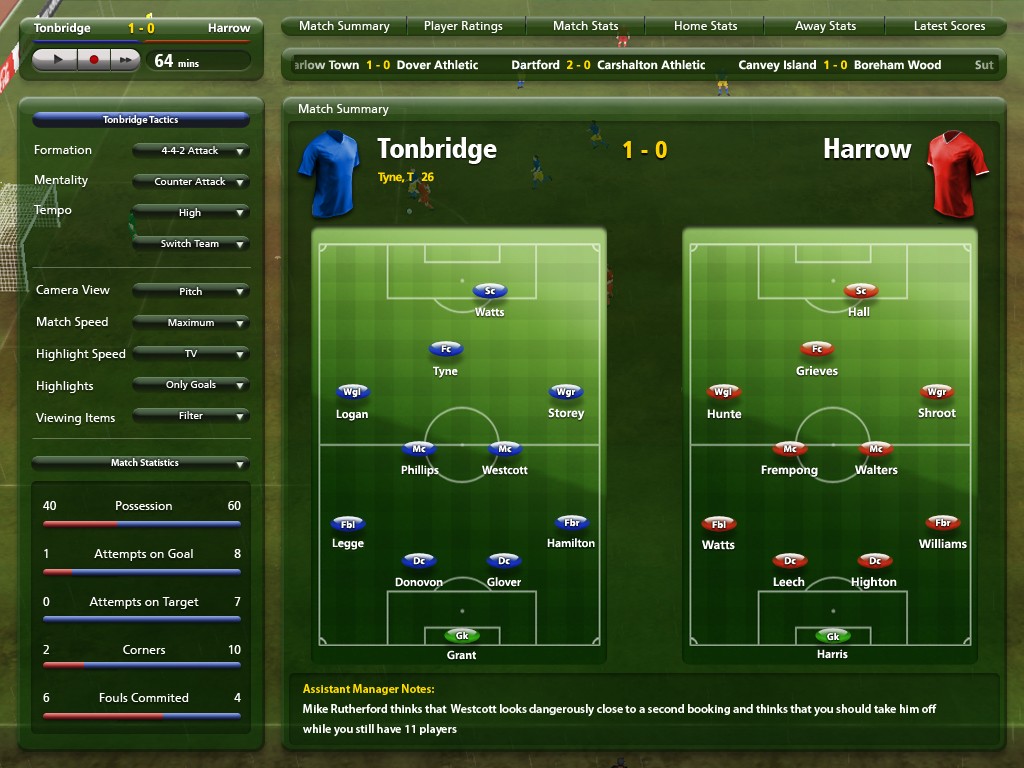Switch to the Player Ratings tab

click(463, 26)
